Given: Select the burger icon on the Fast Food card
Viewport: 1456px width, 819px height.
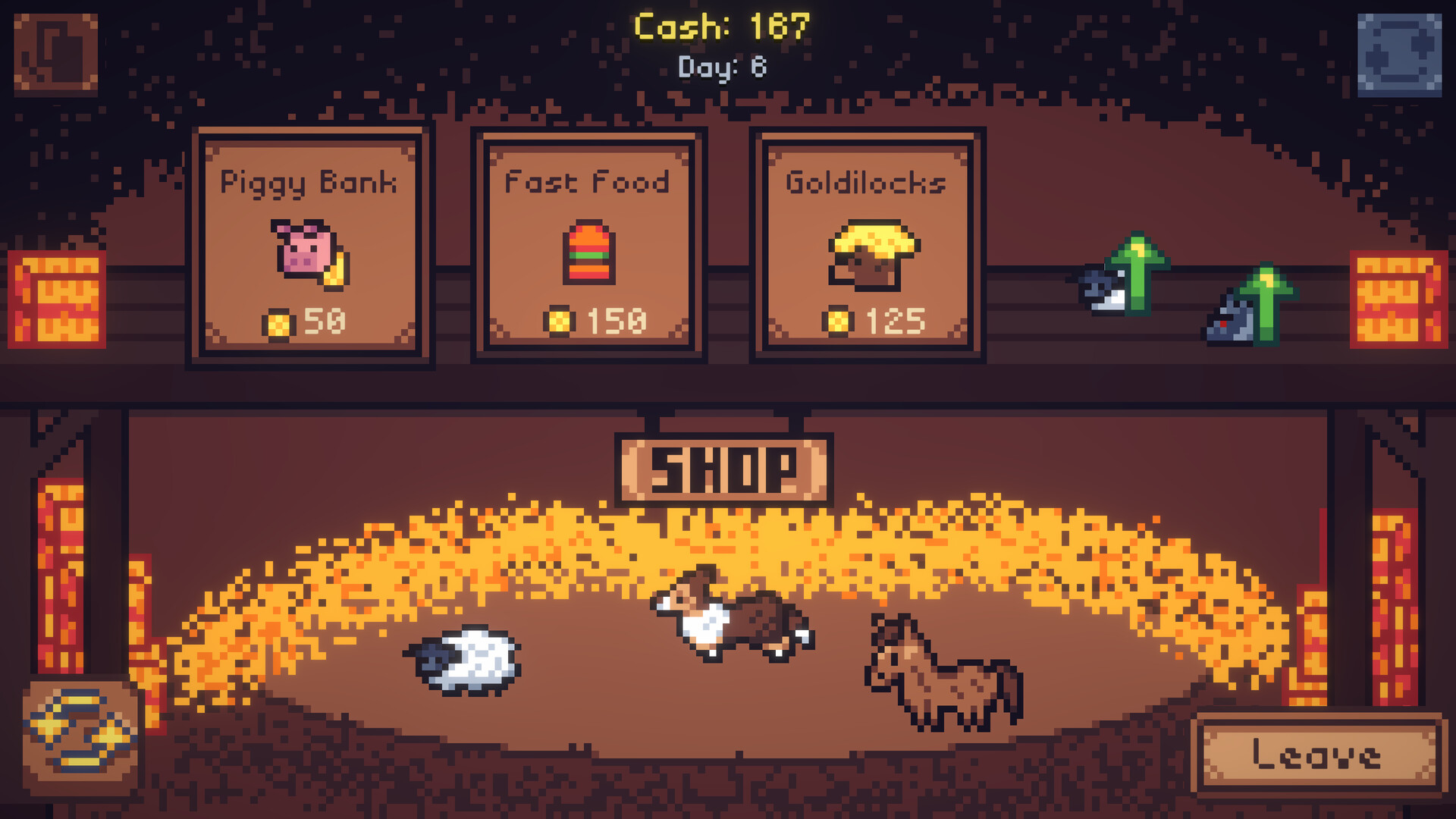Looking at the screenshot, I should 589,250.
